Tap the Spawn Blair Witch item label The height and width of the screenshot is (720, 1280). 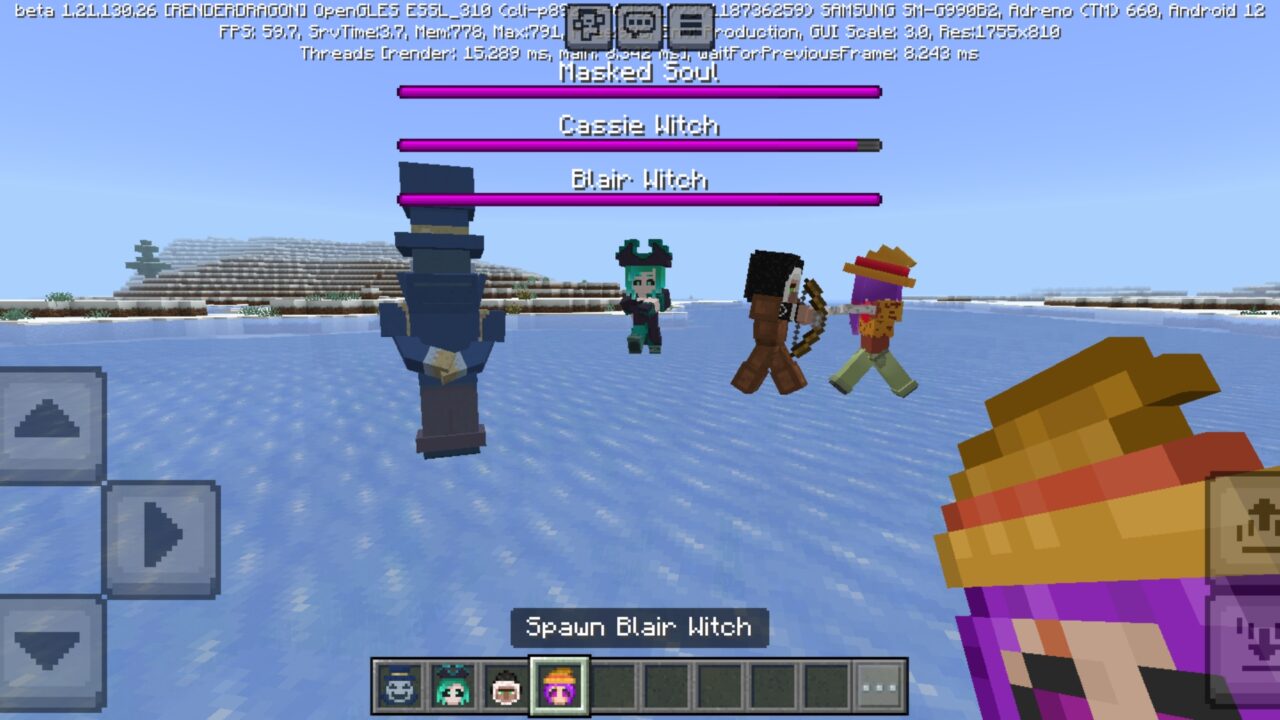[x=640, y=628]
